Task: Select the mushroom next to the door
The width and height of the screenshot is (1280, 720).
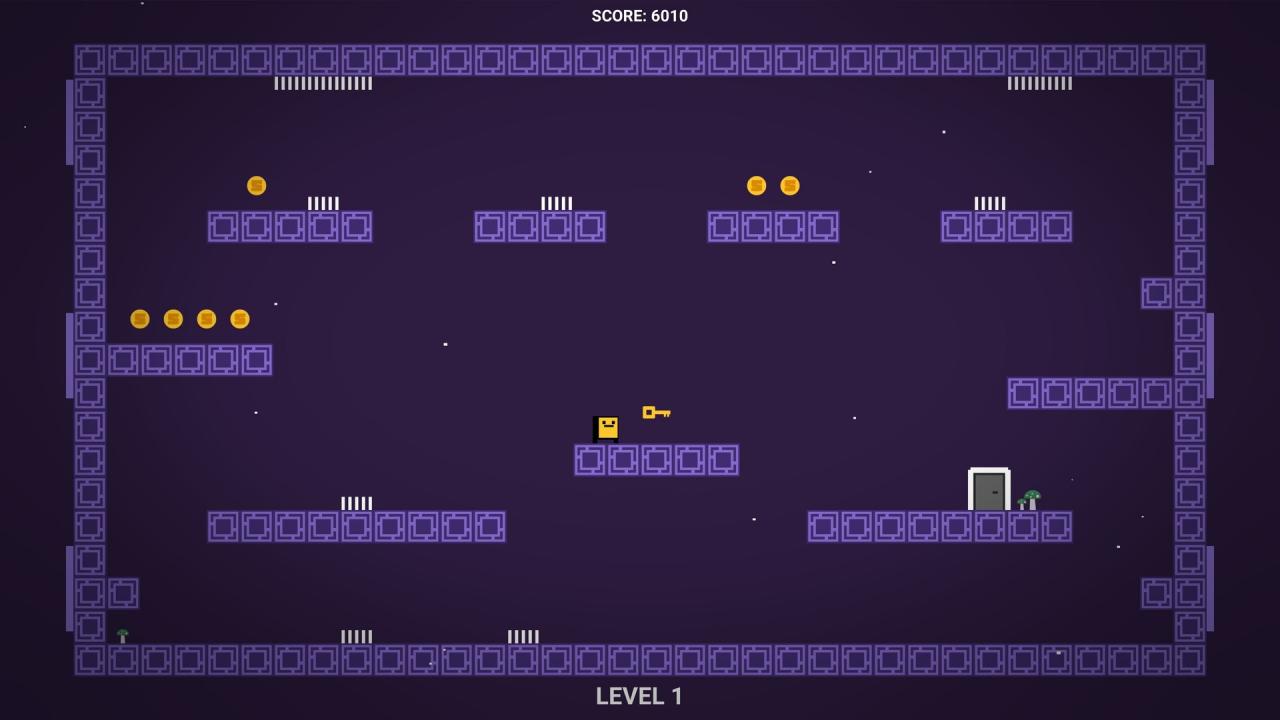Action: point(1028,497)
